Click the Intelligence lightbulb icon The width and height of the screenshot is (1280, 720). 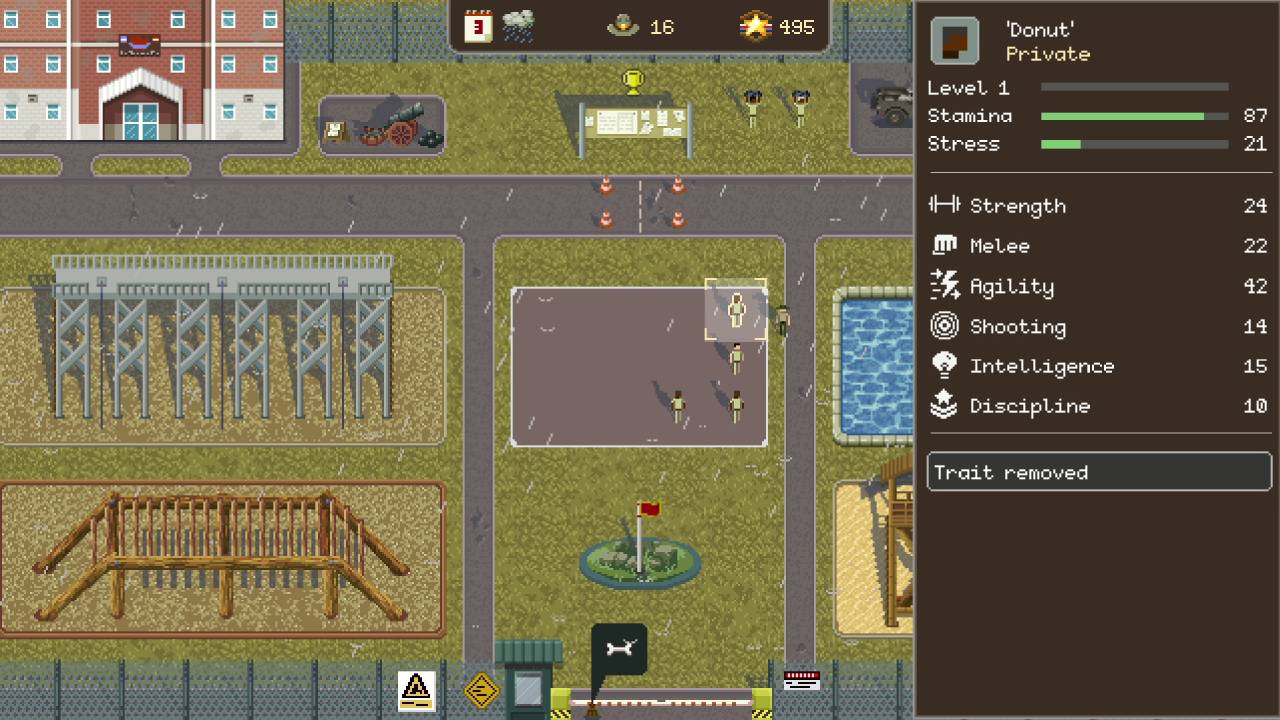click(x=944, y=366)
